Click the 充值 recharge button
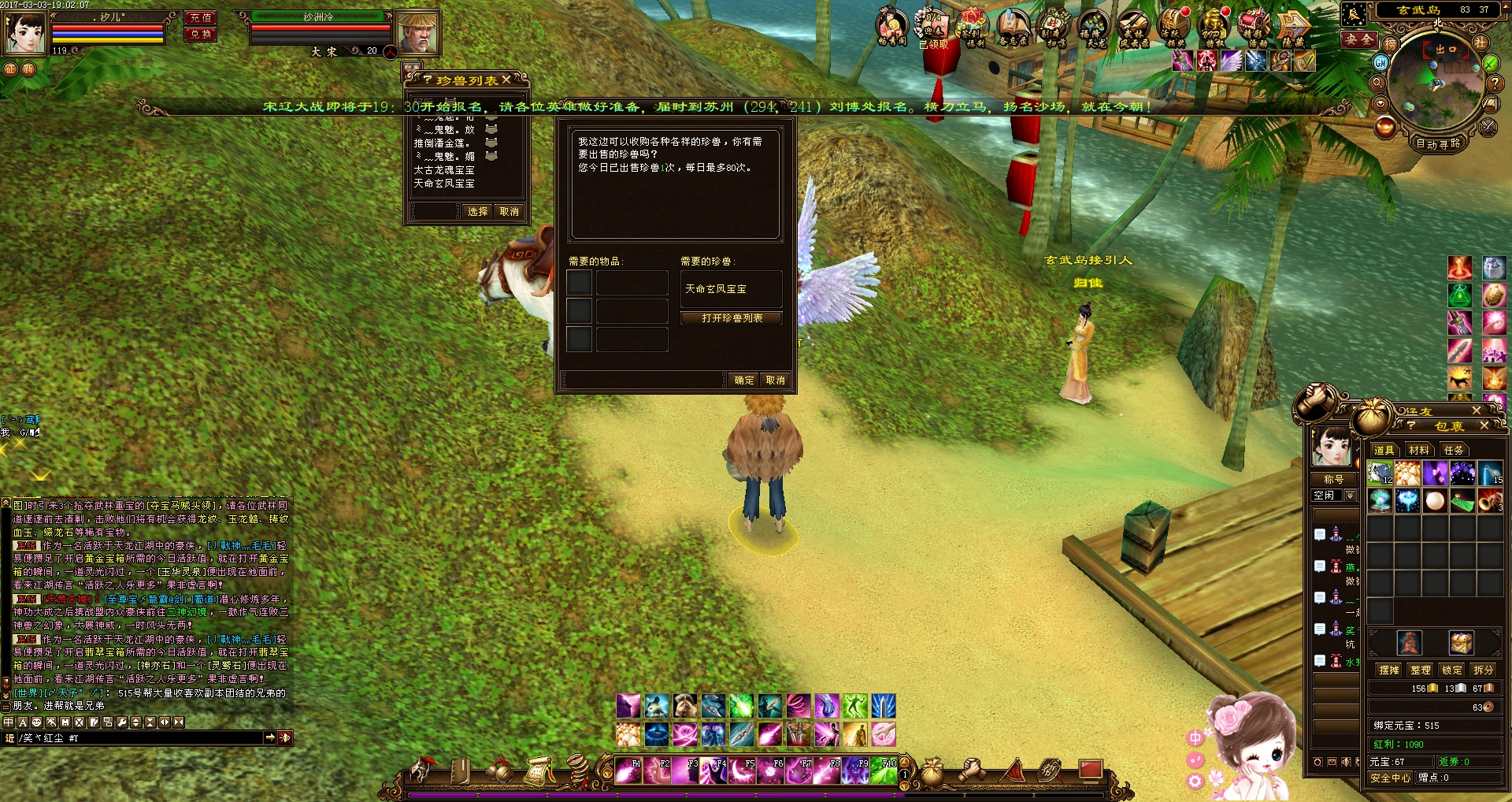Screen dimensions: 1512x802 point(201,17)
